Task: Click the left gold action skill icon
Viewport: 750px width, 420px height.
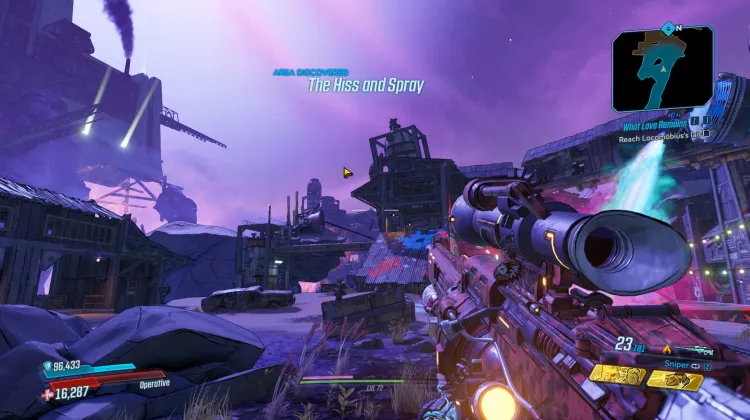Action: (x=616, y=375)
